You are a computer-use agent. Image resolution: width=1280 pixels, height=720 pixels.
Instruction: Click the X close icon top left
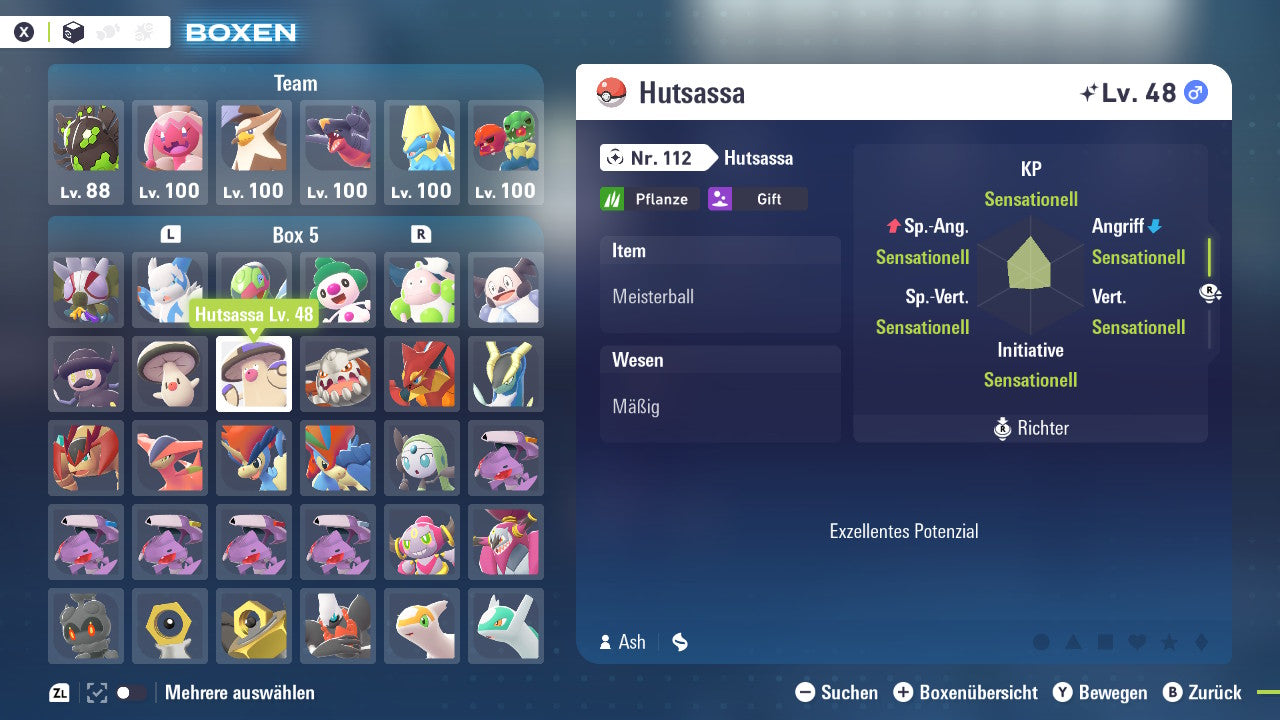23,31
